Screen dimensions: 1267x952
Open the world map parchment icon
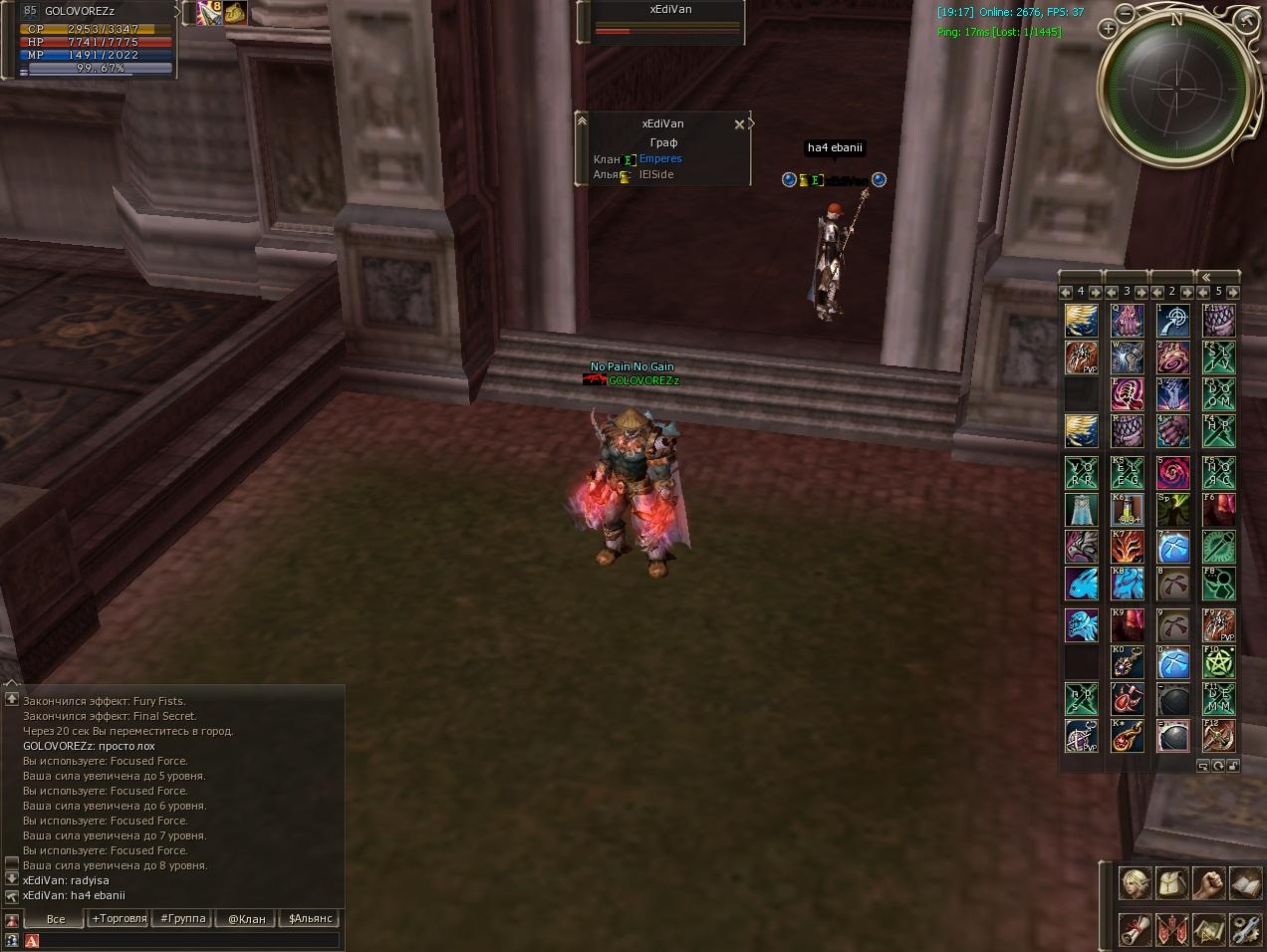point(1209,929)
